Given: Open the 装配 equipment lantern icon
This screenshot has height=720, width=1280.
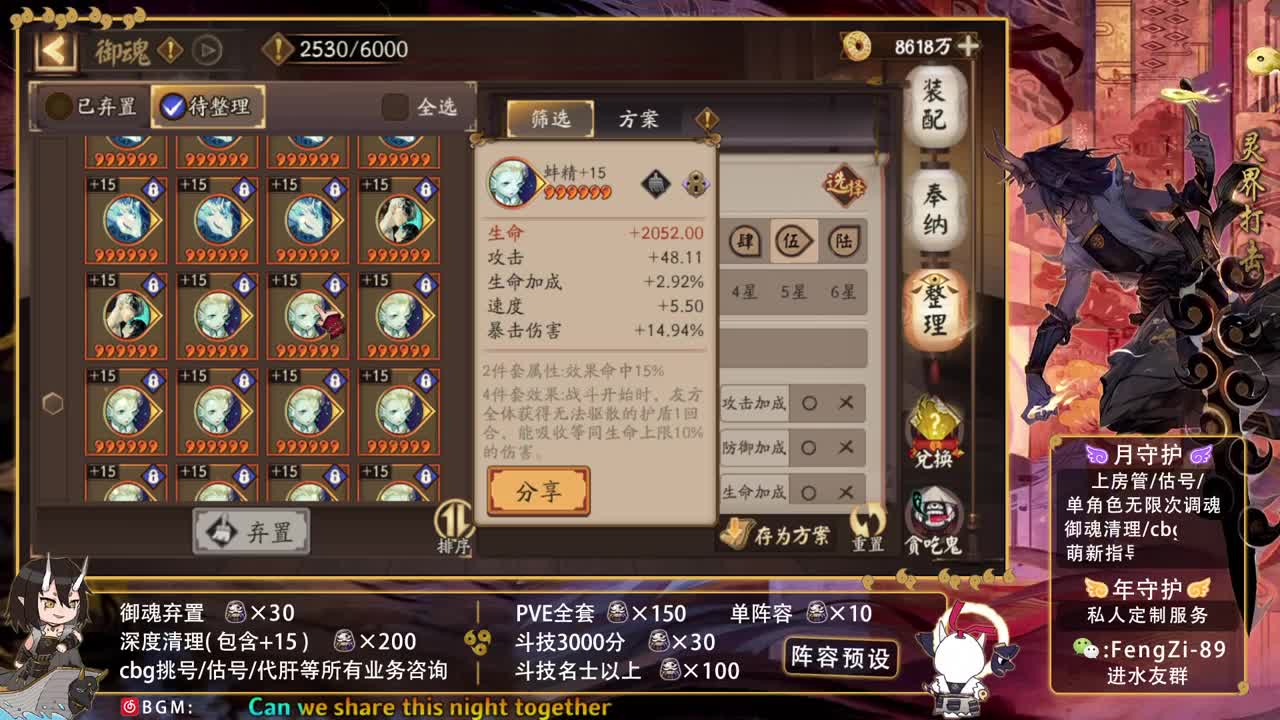Looking at the screenshot, I should 935,108.
